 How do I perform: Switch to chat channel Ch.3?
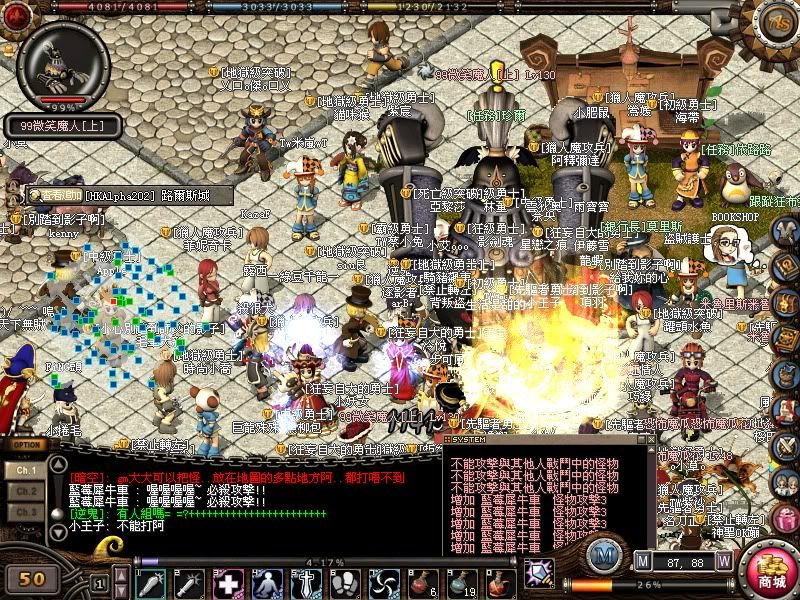click(x=27, y=512)
